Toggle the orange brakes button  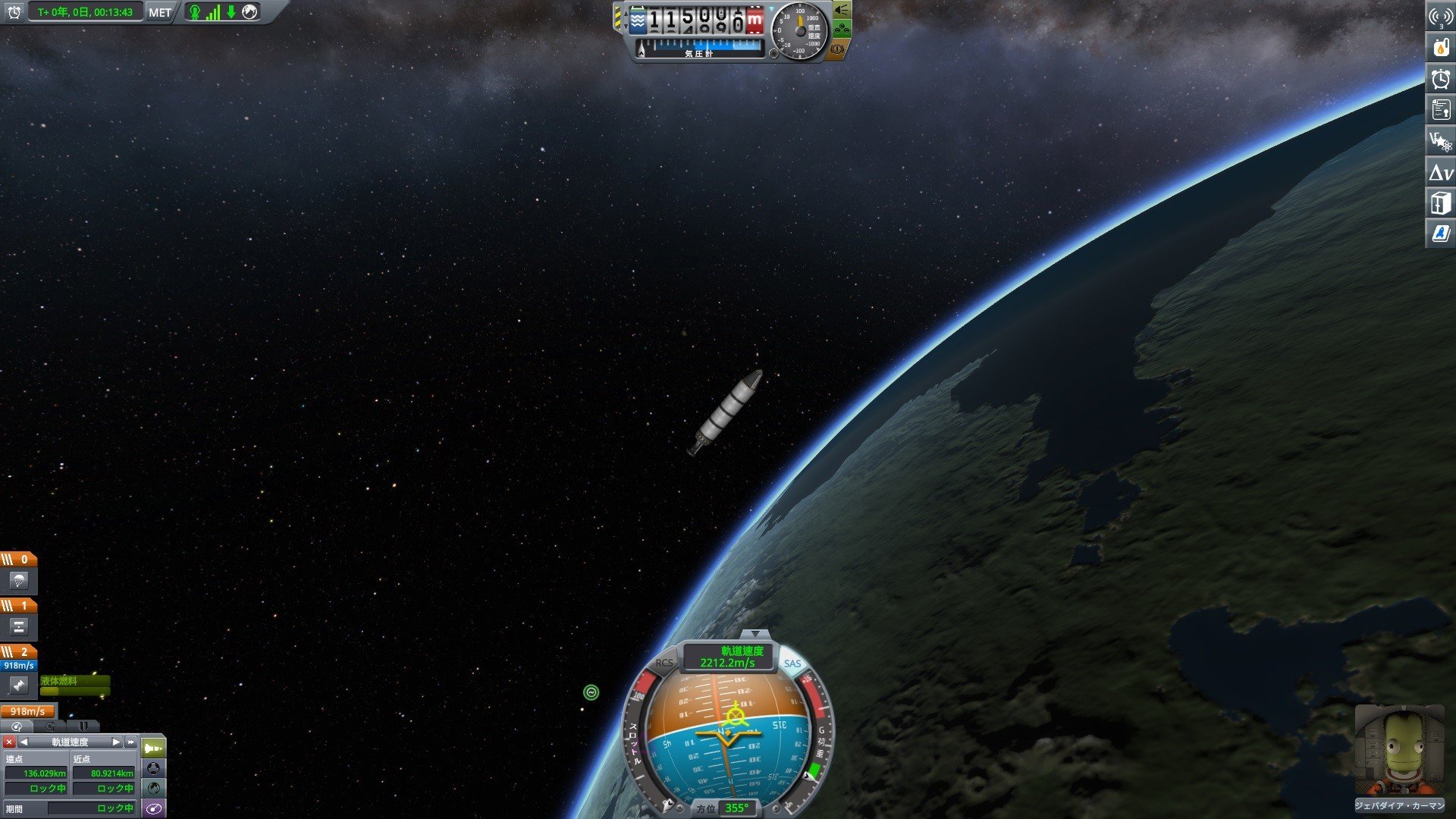837,49
